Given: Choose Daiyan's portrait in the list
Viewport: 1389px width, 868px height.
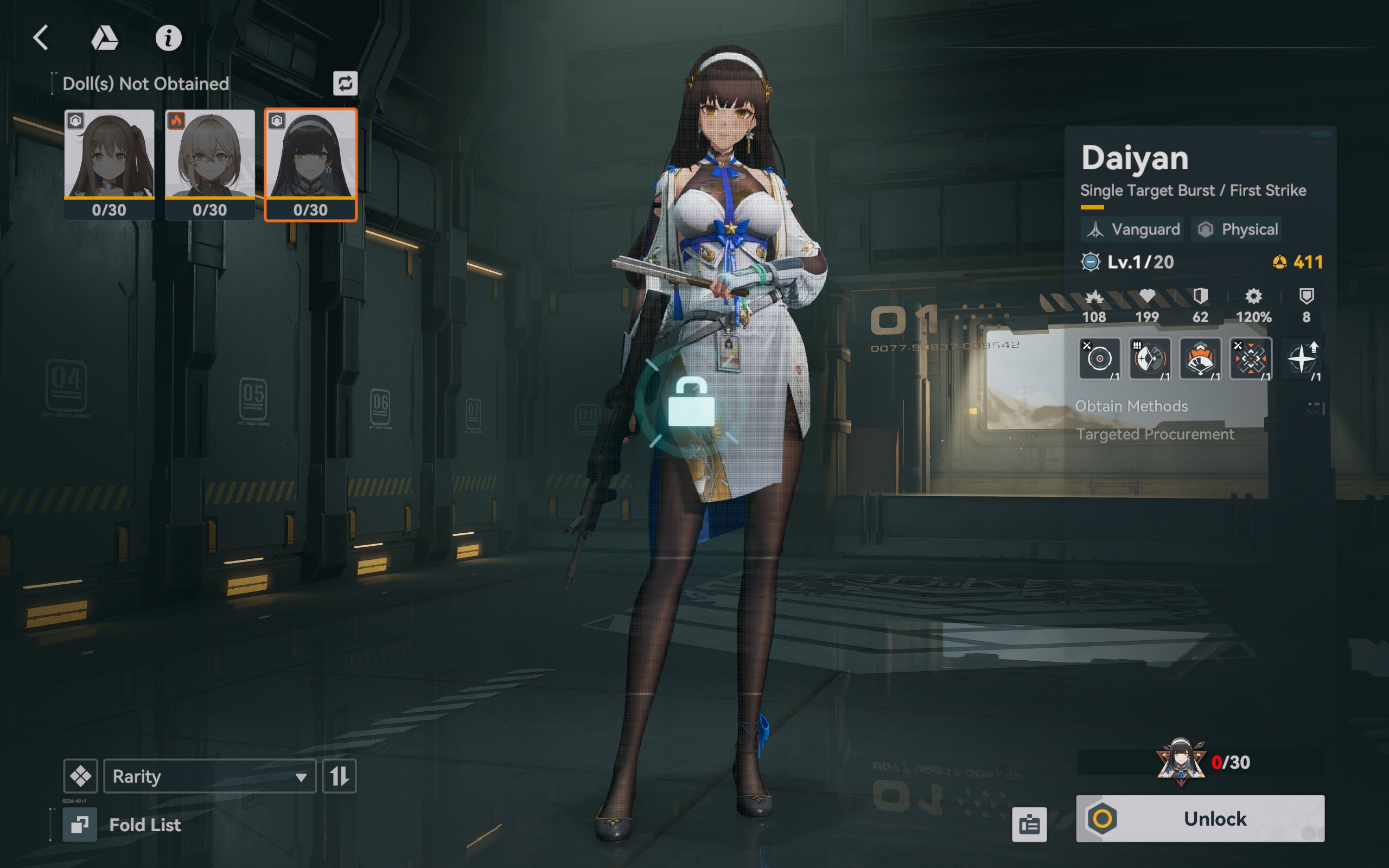Looking at the screenshot, I should [x=310, y=164].
